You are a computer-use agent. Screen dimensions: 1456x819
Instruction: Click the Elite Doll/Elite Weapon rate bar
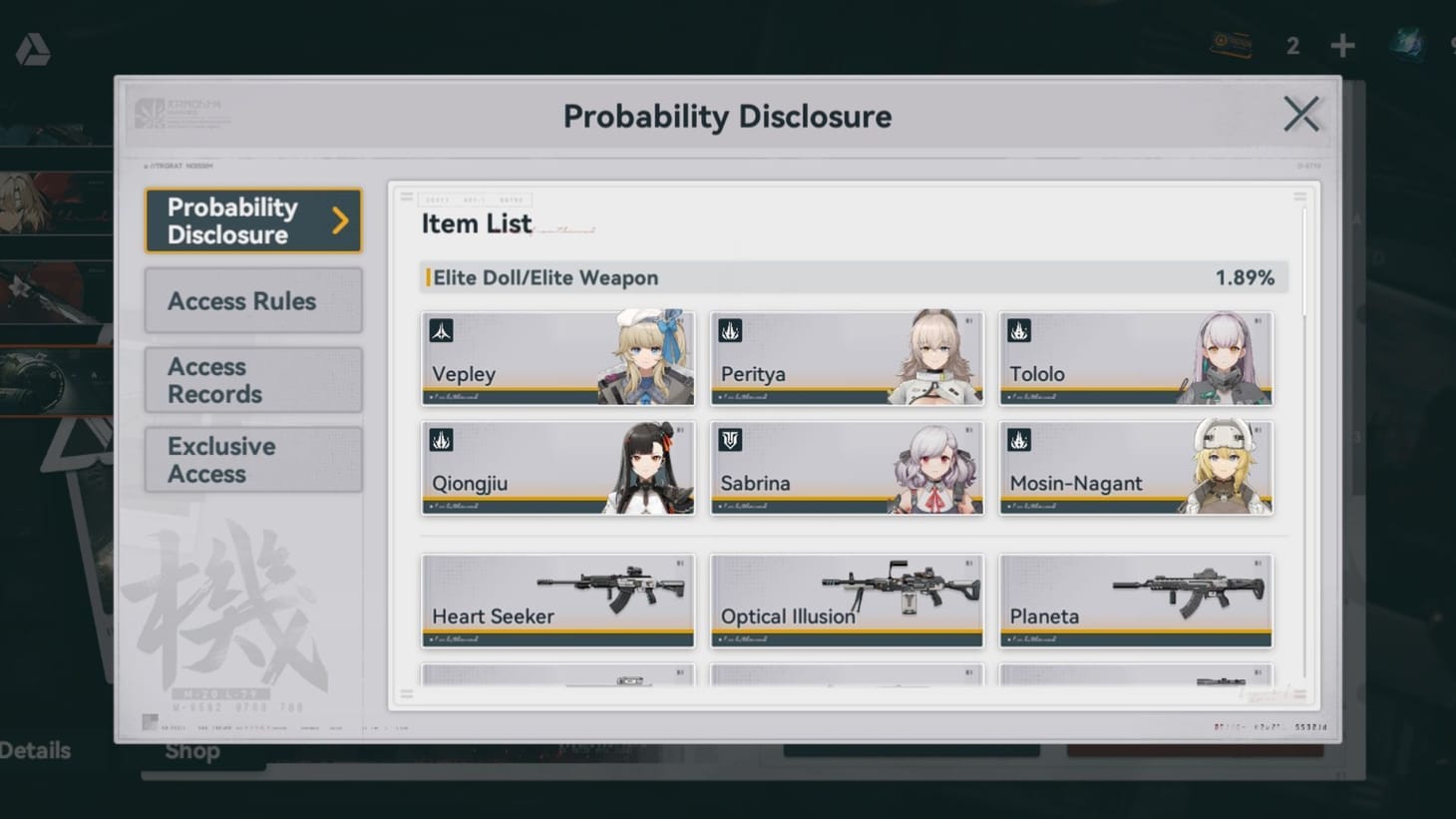coord(853,277)
